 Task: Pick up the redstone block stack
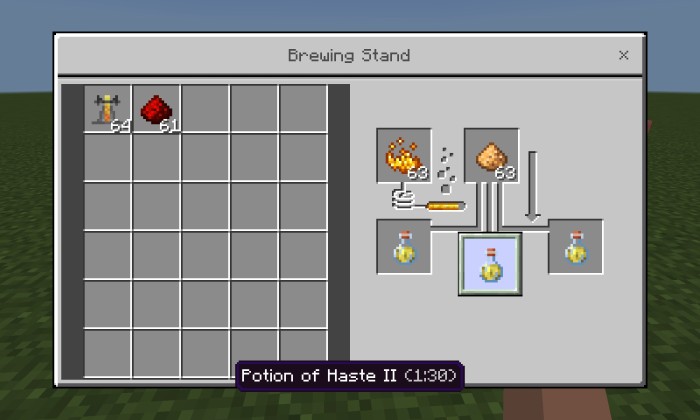pyautogui.click(x=156, y=109)
